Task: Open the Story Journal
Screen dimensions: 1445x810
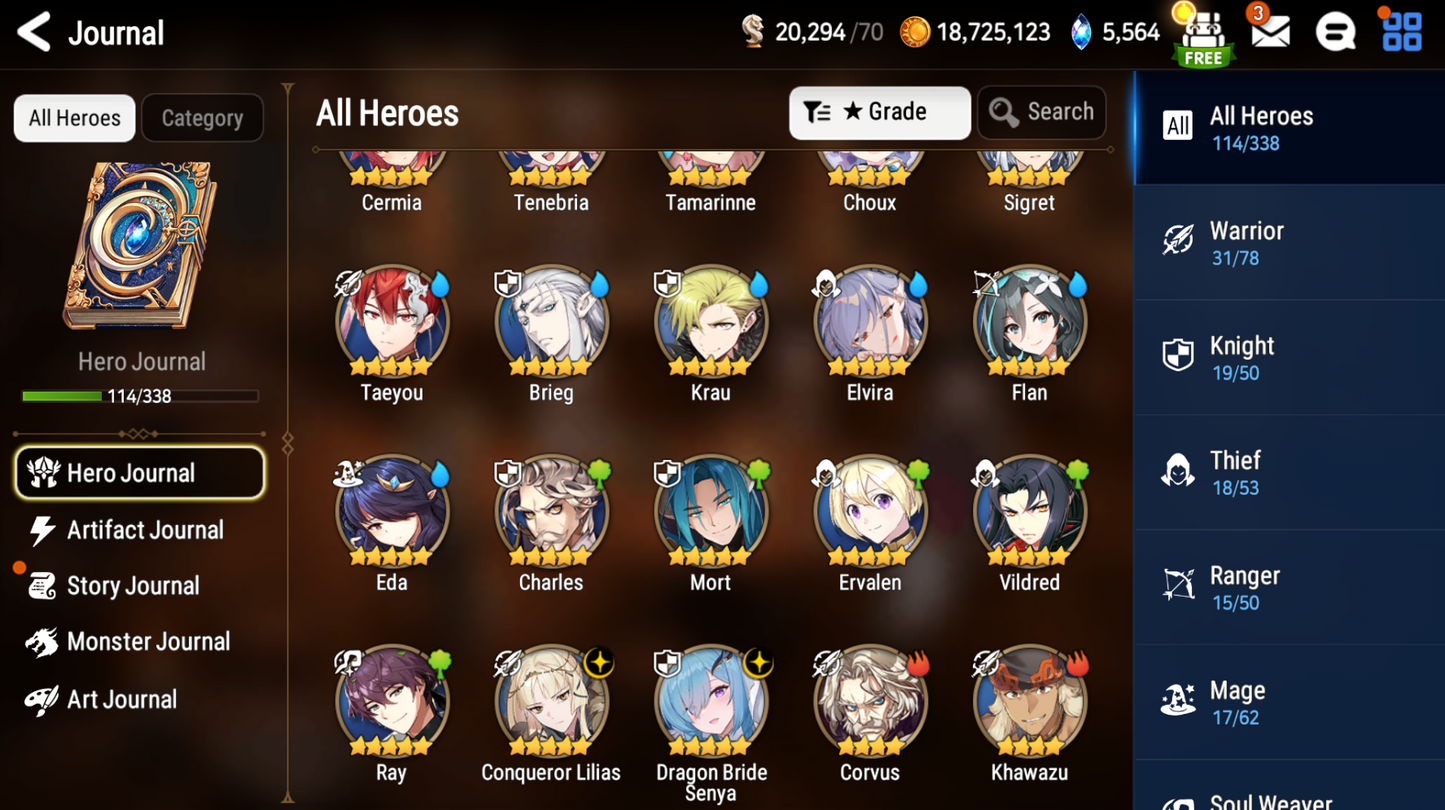Action: click(x=132, y=586)
